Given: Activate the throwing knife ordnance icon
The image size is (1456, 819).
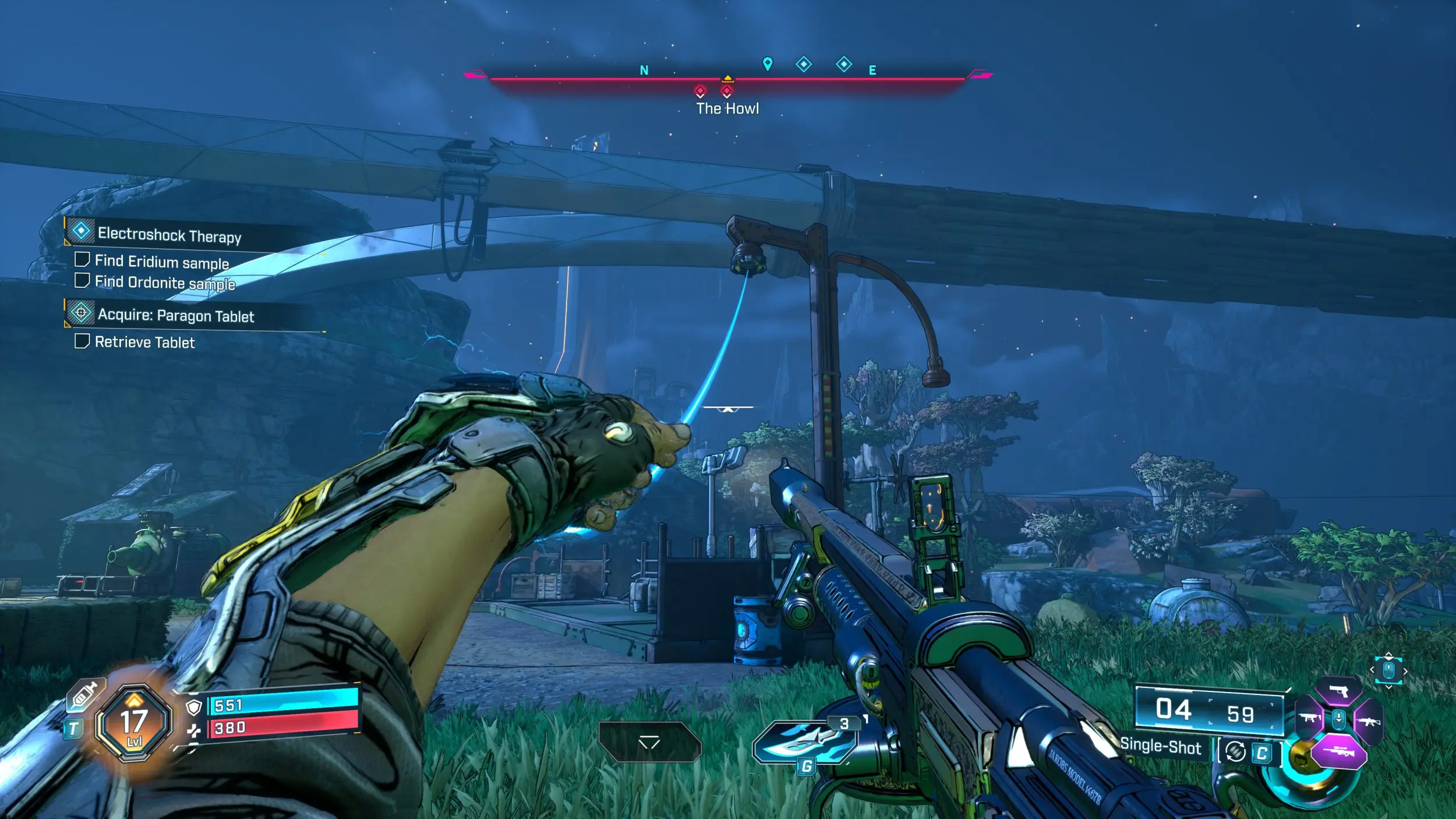Looking at the screenshot, I should coord(804,741).
